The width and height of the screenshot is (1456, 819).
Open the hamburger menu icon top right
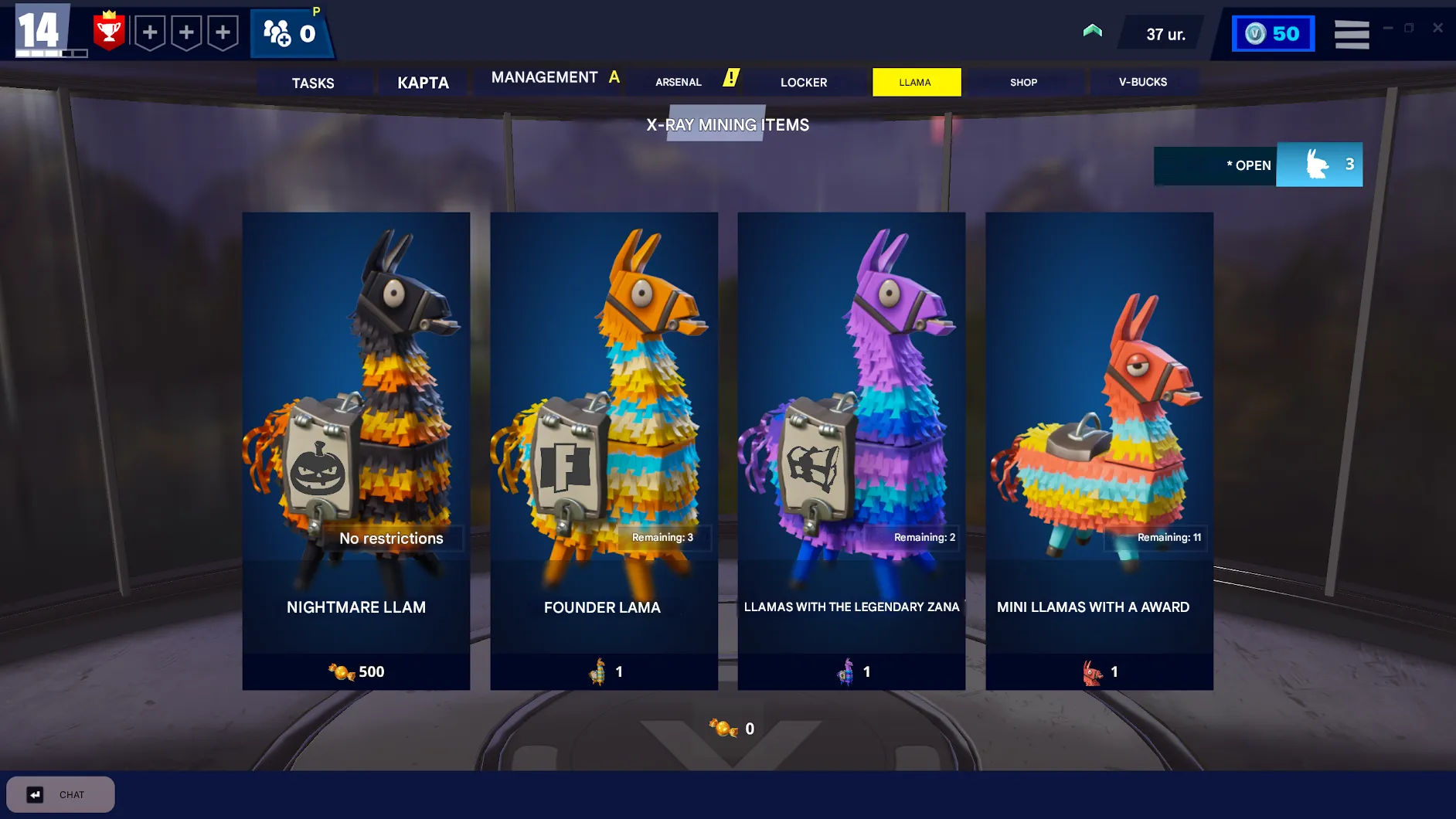(x=1352, y=32)
